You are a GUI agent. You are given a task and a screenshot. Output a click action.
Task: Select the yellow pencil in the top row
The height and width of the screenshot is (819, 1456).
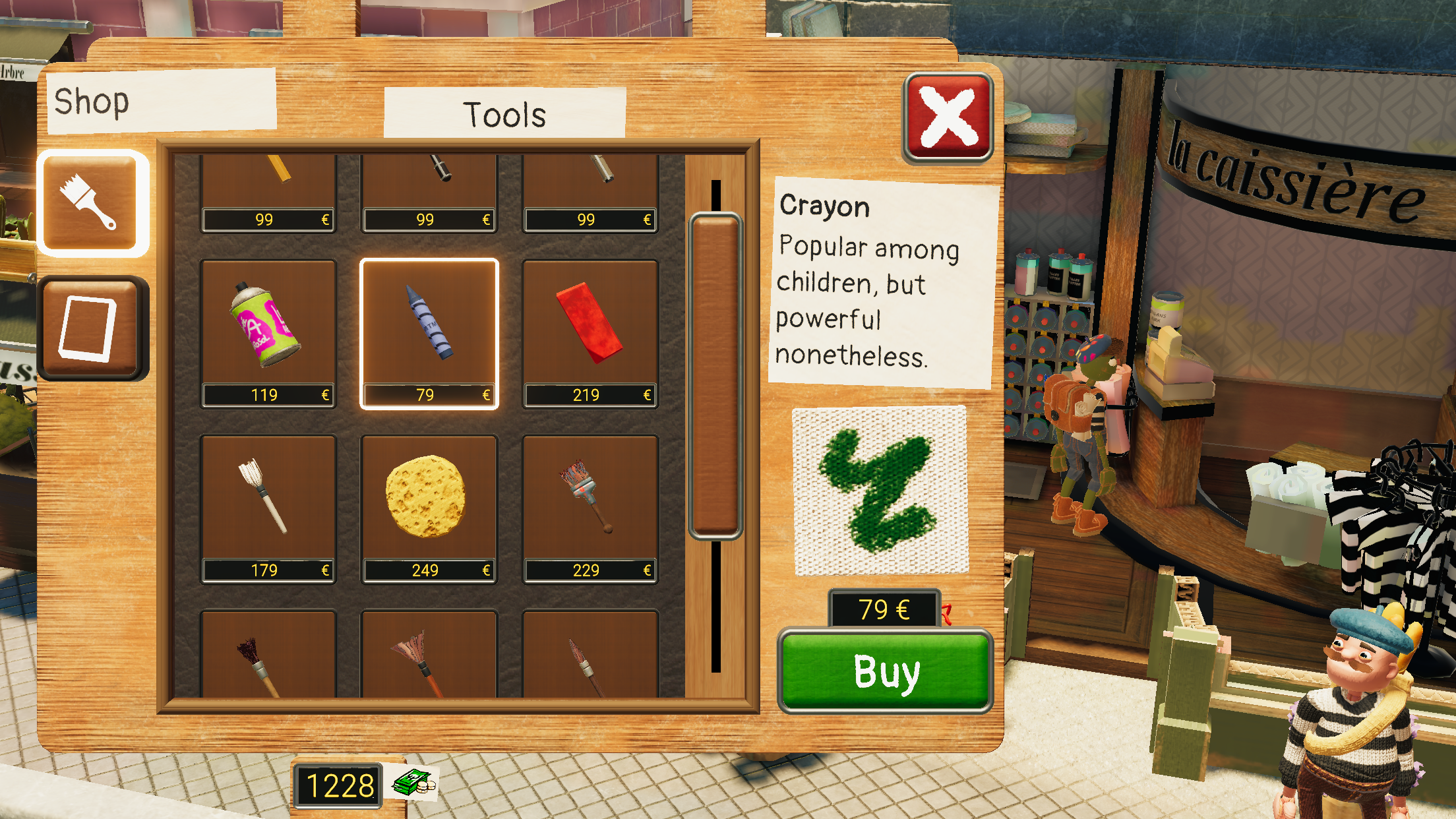pyautogui.click(x=267, y=175)
